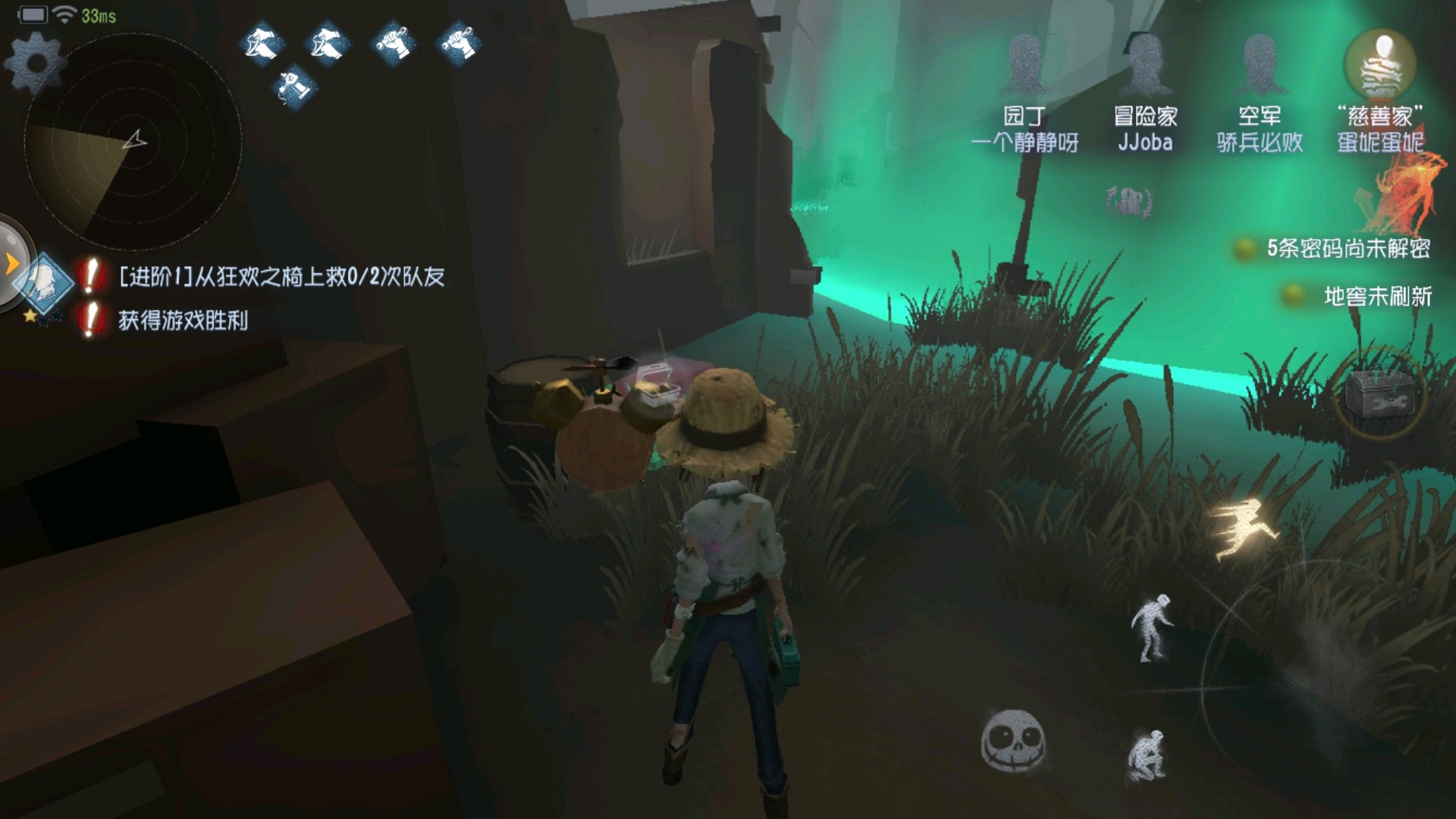Image resolution: width=1456 pixels, height=819 pixels.
Task: Switch to the crouching stance
Action: click(1147, 755)
